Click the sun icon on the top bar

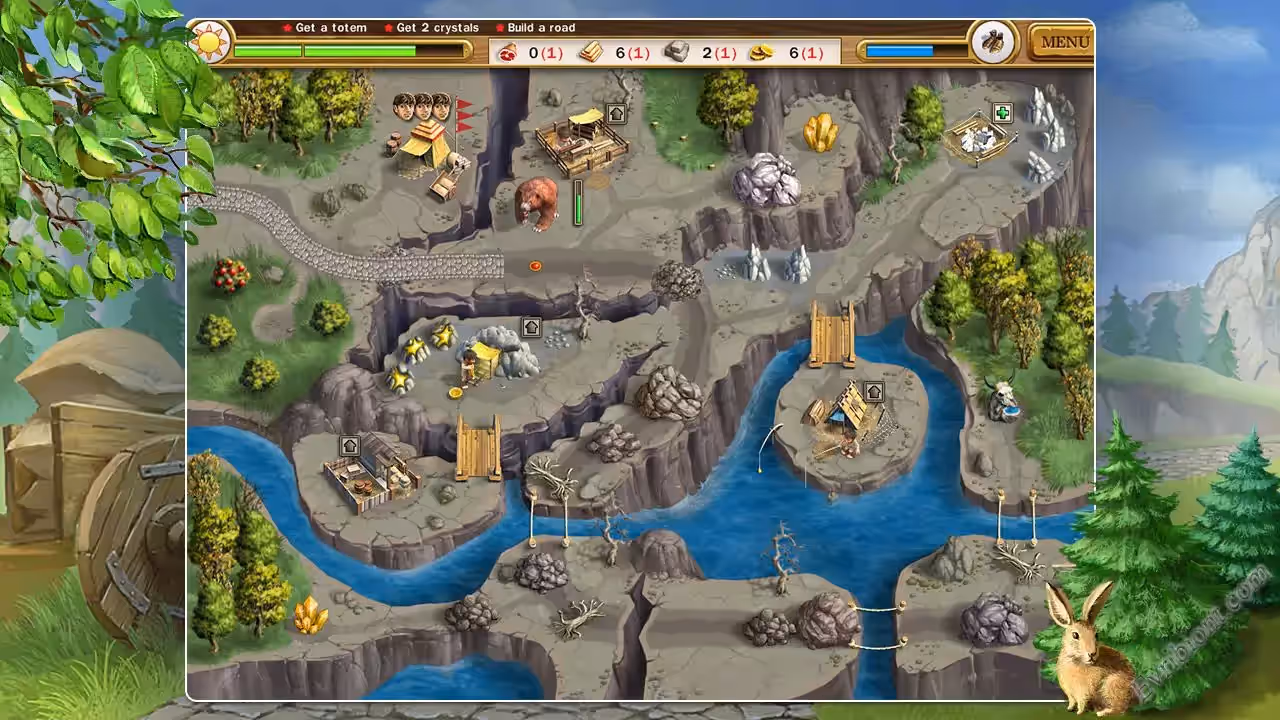(210, 42)
